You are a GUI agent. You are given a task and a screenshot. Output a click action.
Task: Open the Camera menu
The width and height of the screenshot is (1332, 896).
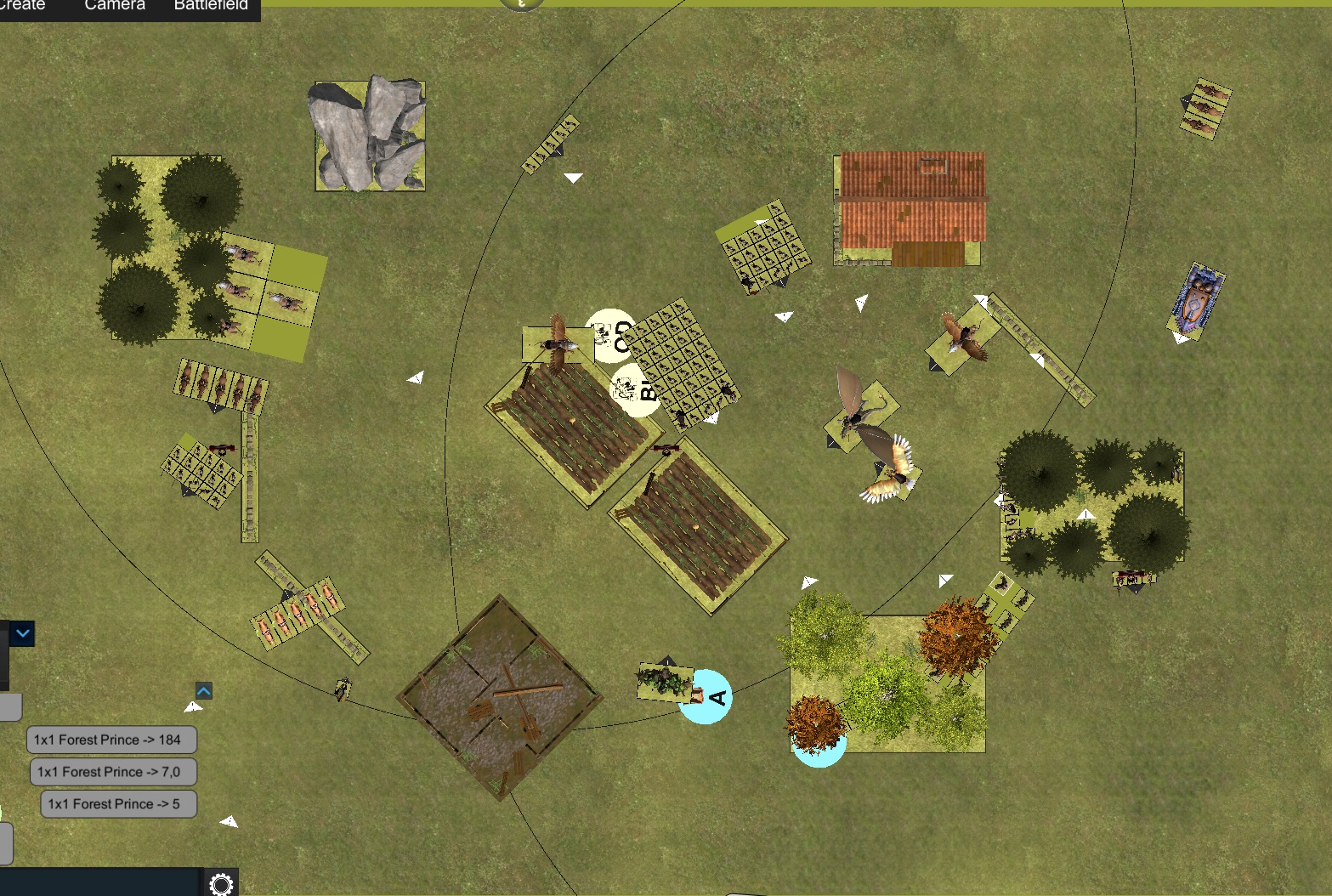[115, 6]
